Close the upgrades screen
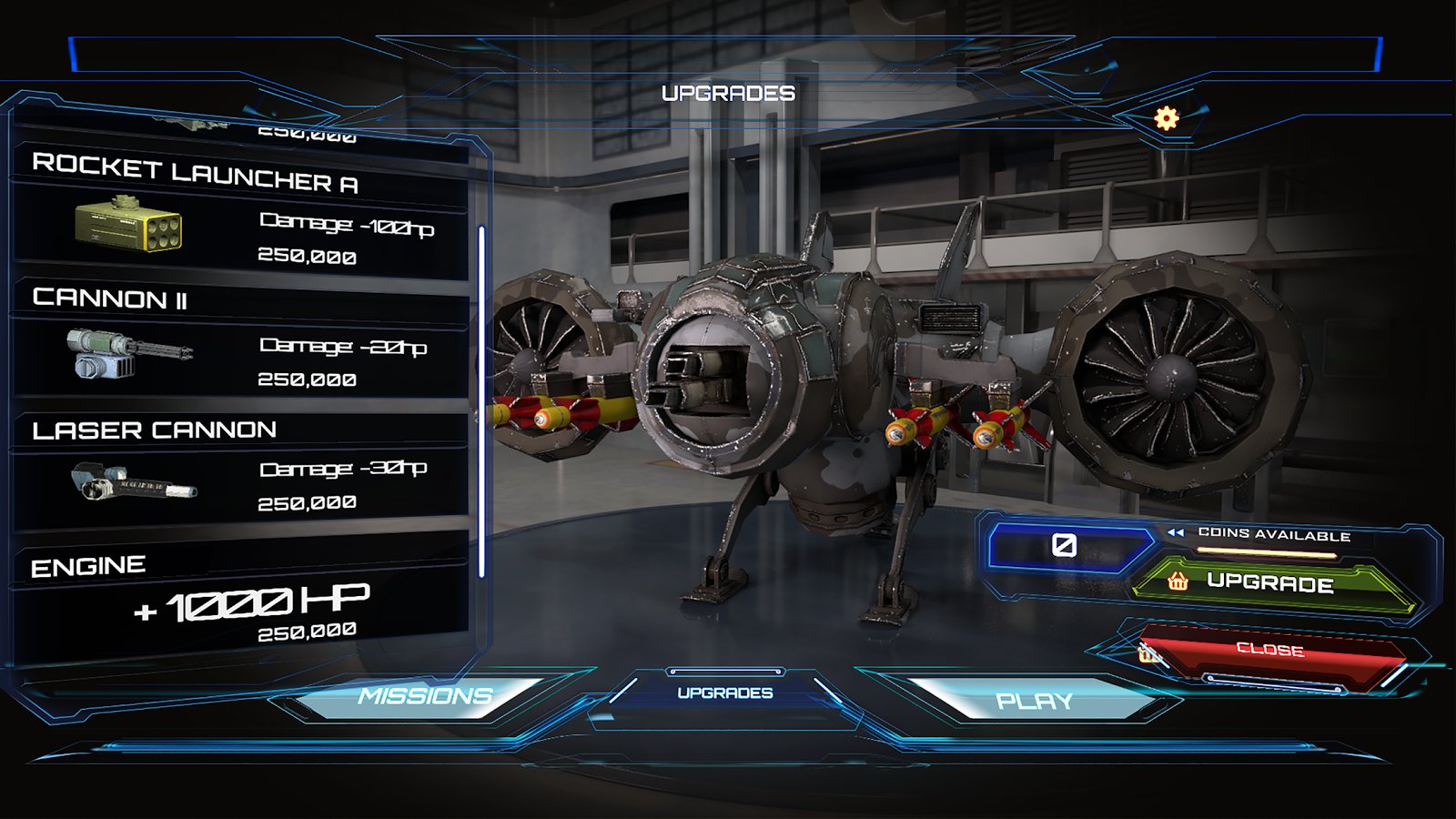Image resolution: width=1456 pixels, height=819 pixels. pyautogui.click(x=1270, y=651)
